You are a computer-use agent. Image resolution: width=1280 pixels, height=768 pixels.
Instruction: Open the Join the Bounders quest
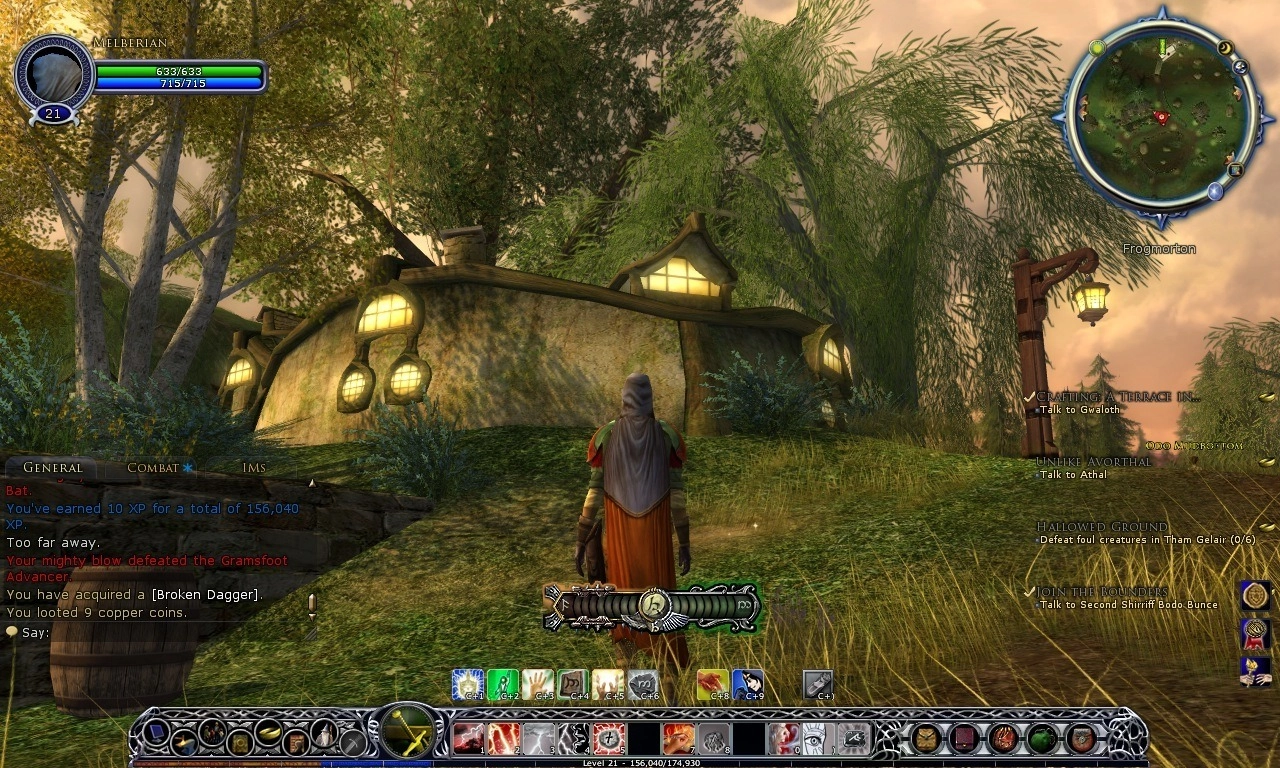[1101, 592]
